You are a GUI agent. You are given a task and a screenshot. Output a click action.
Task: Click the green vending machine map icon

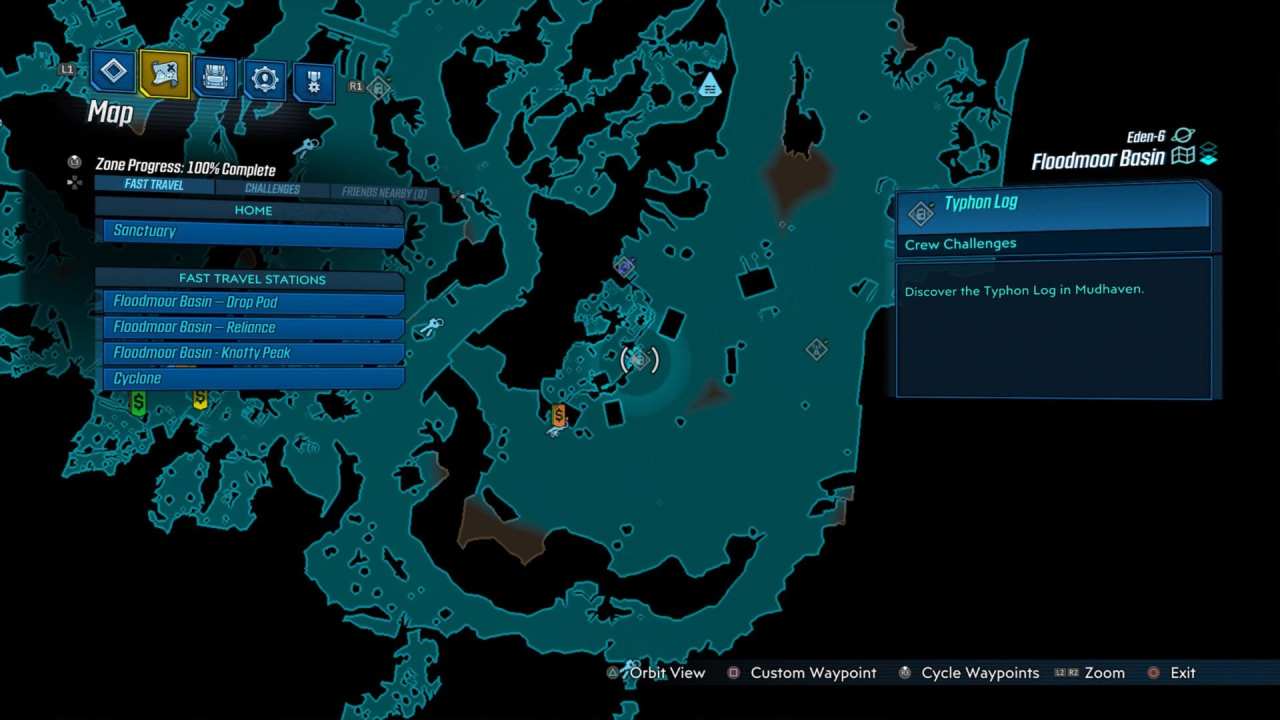point(138,402)
